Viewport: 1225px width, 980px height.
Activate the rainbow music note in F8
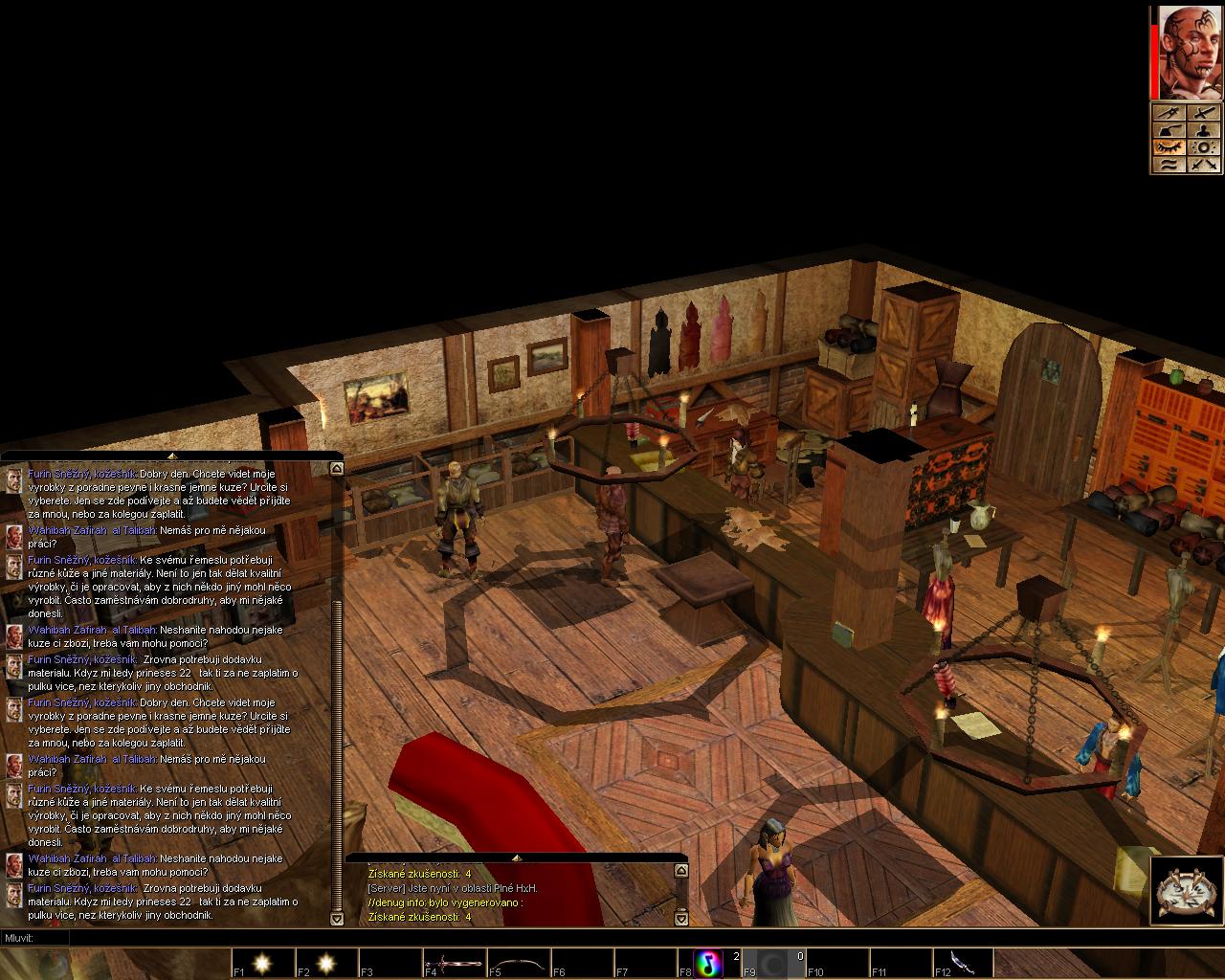pyautogui.click(x=709, y=963)
